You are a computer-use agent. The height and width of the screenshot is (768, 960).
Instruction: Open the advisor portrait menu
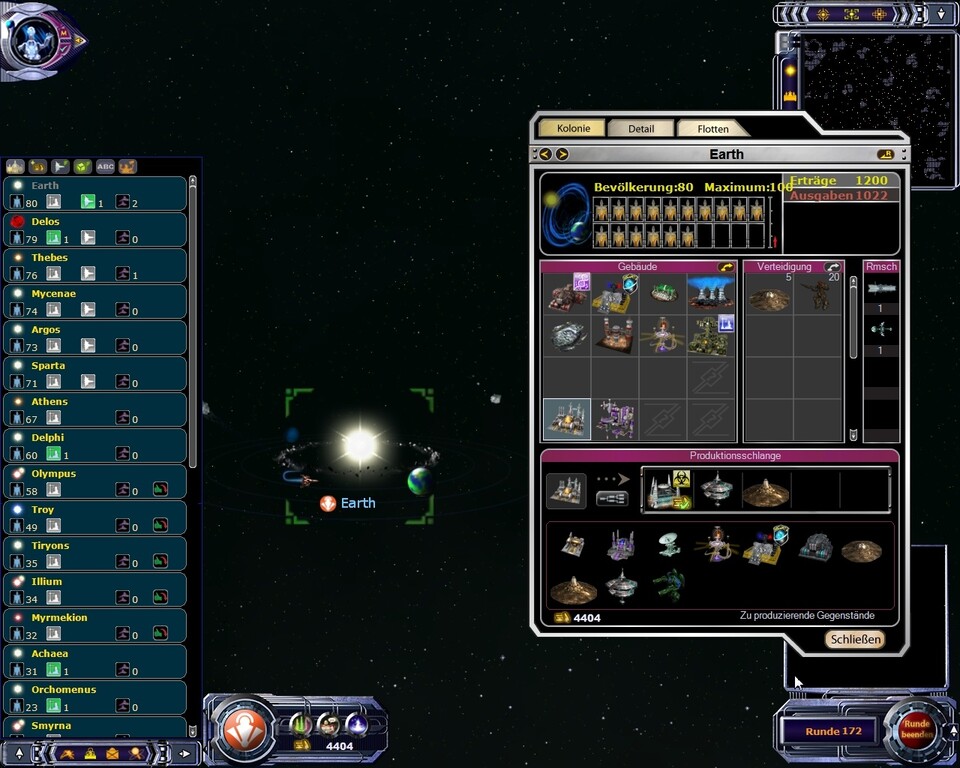[38, 40]
